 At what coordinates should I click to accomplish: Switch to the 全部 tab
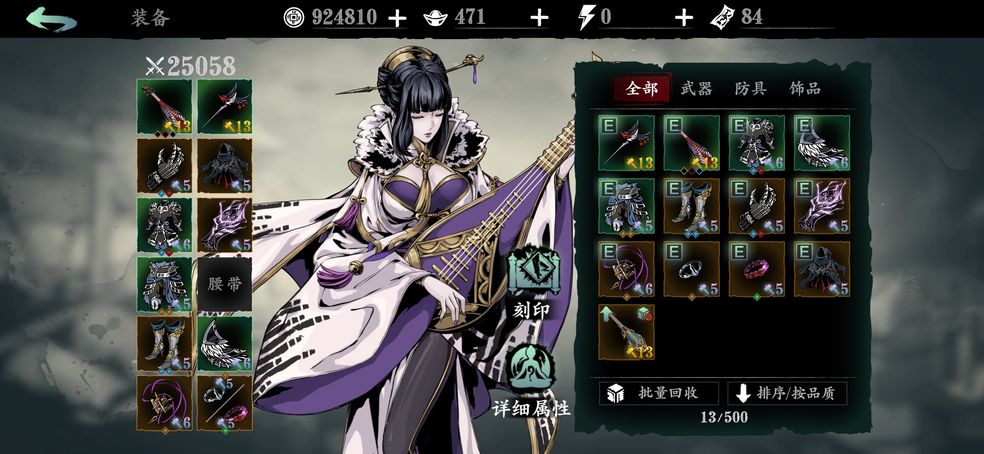[x=641, y=89]
